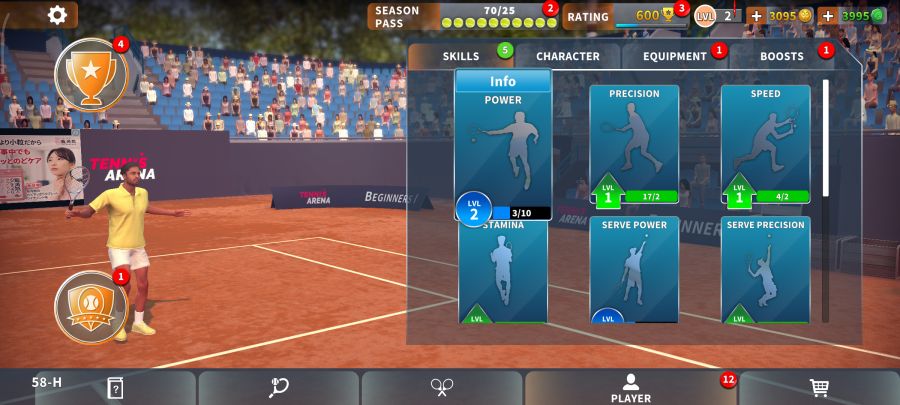Open the shop cart in bottom bar
Viewport: 900px width, 405px height.
pyautogui.click(x=819, y=388)
